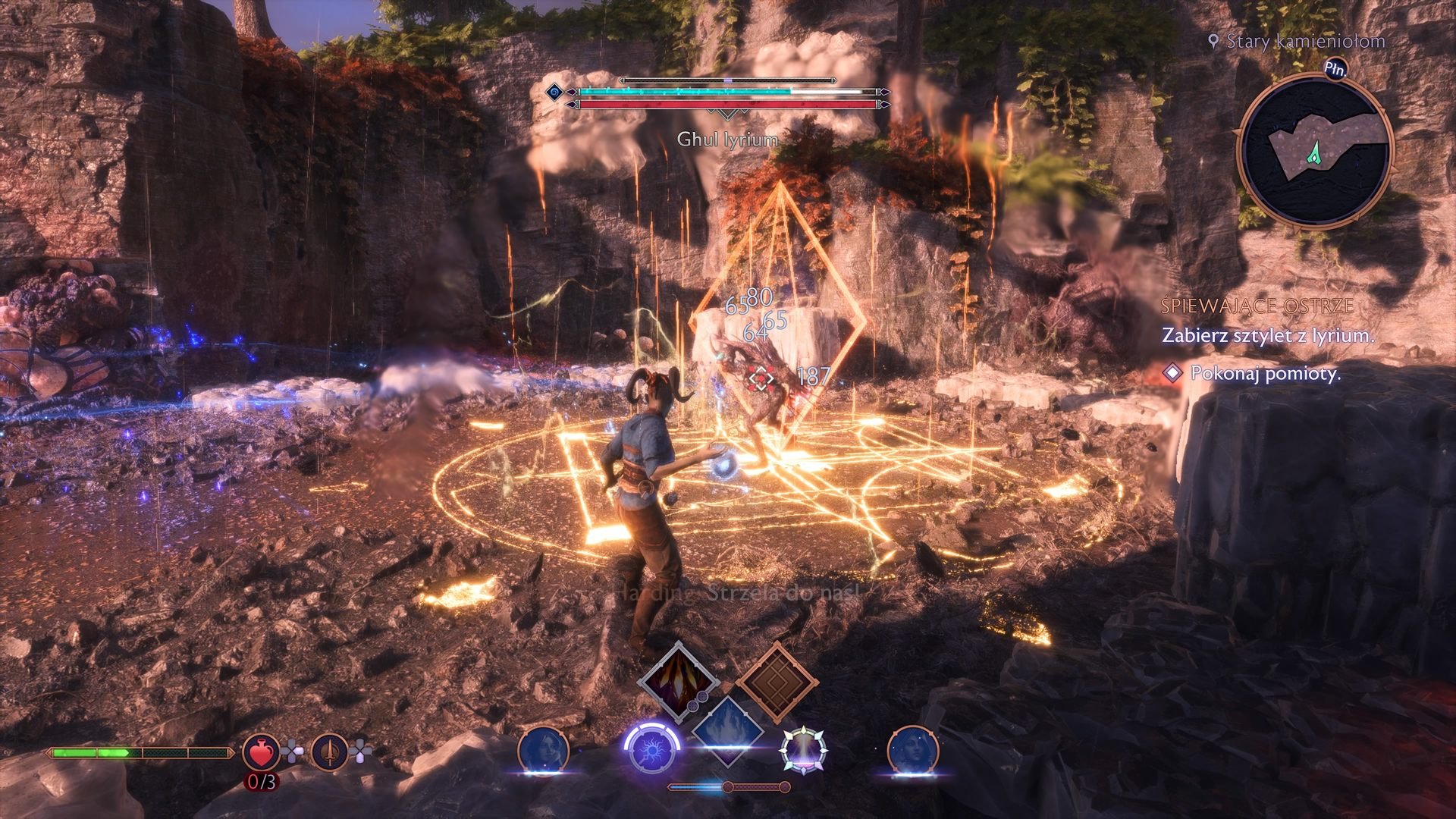1456x819 pixels.
Task: Click the Płn. compass marker on minimap
Action: tap(1335, 68)
